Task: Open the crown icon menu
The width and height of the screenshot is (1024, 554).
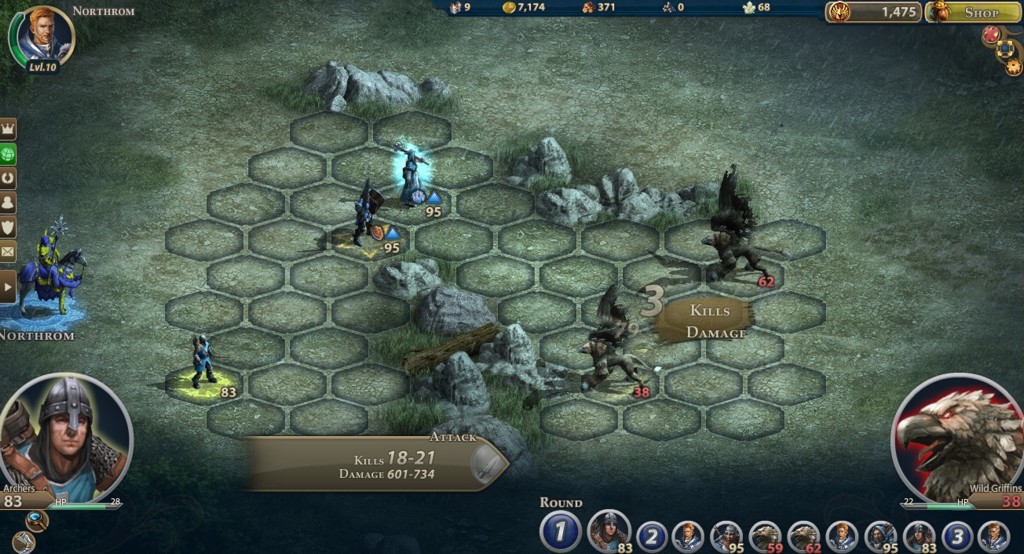Action: 9,130
